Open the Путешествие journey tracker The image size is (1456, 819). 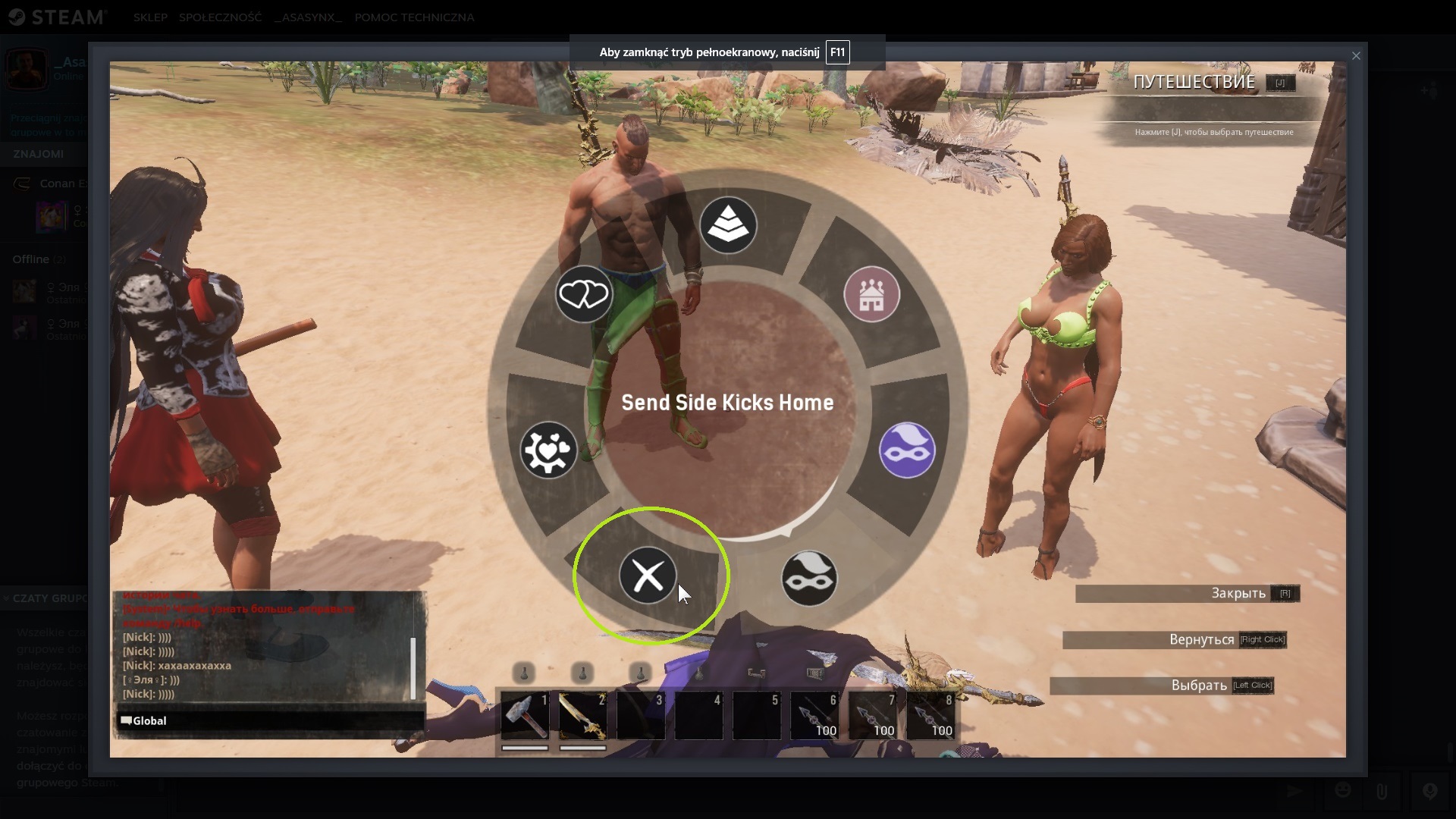point(1194,83)
